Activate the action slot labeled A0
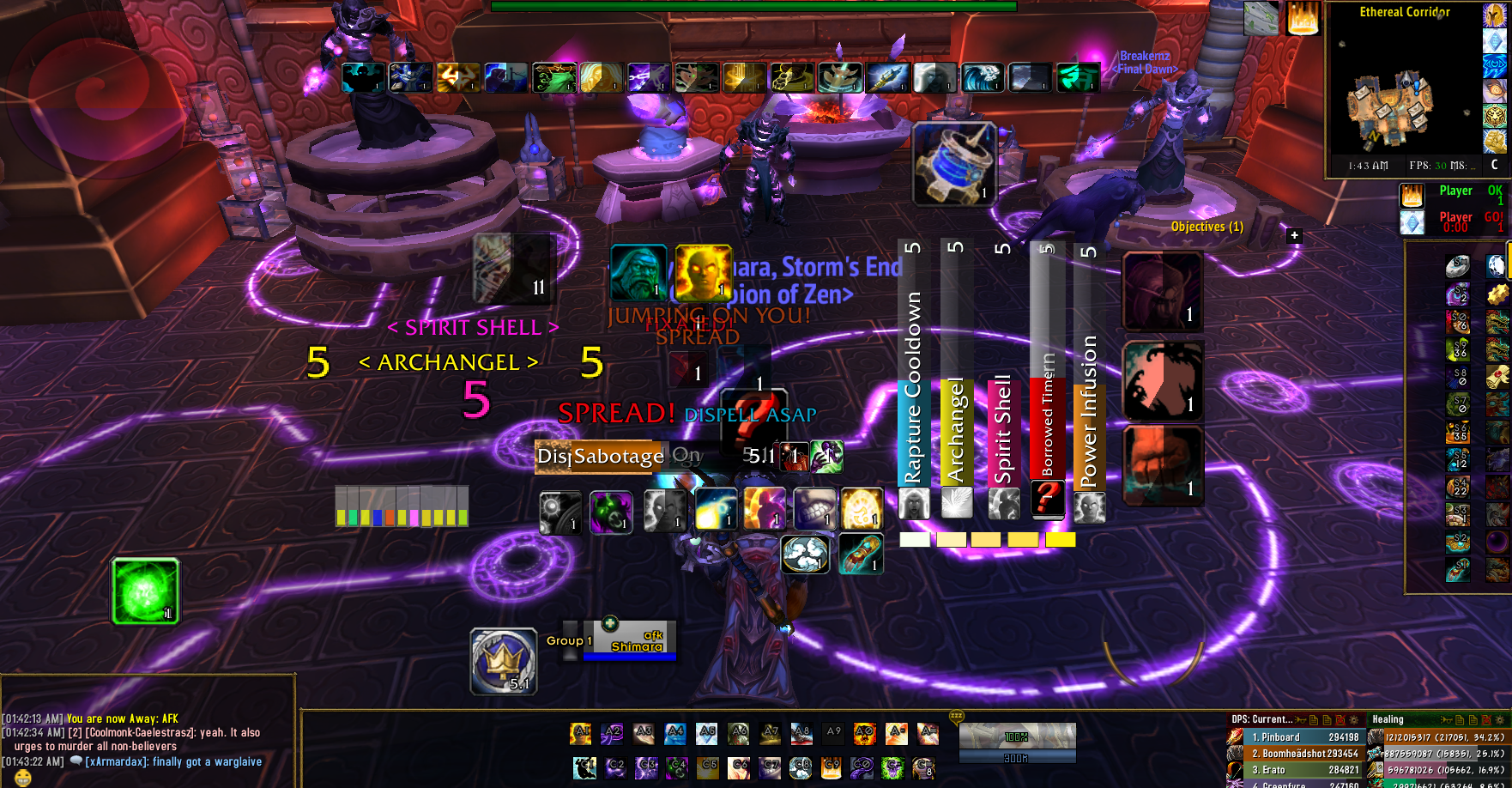1512x788 pixels. point(865,734)
